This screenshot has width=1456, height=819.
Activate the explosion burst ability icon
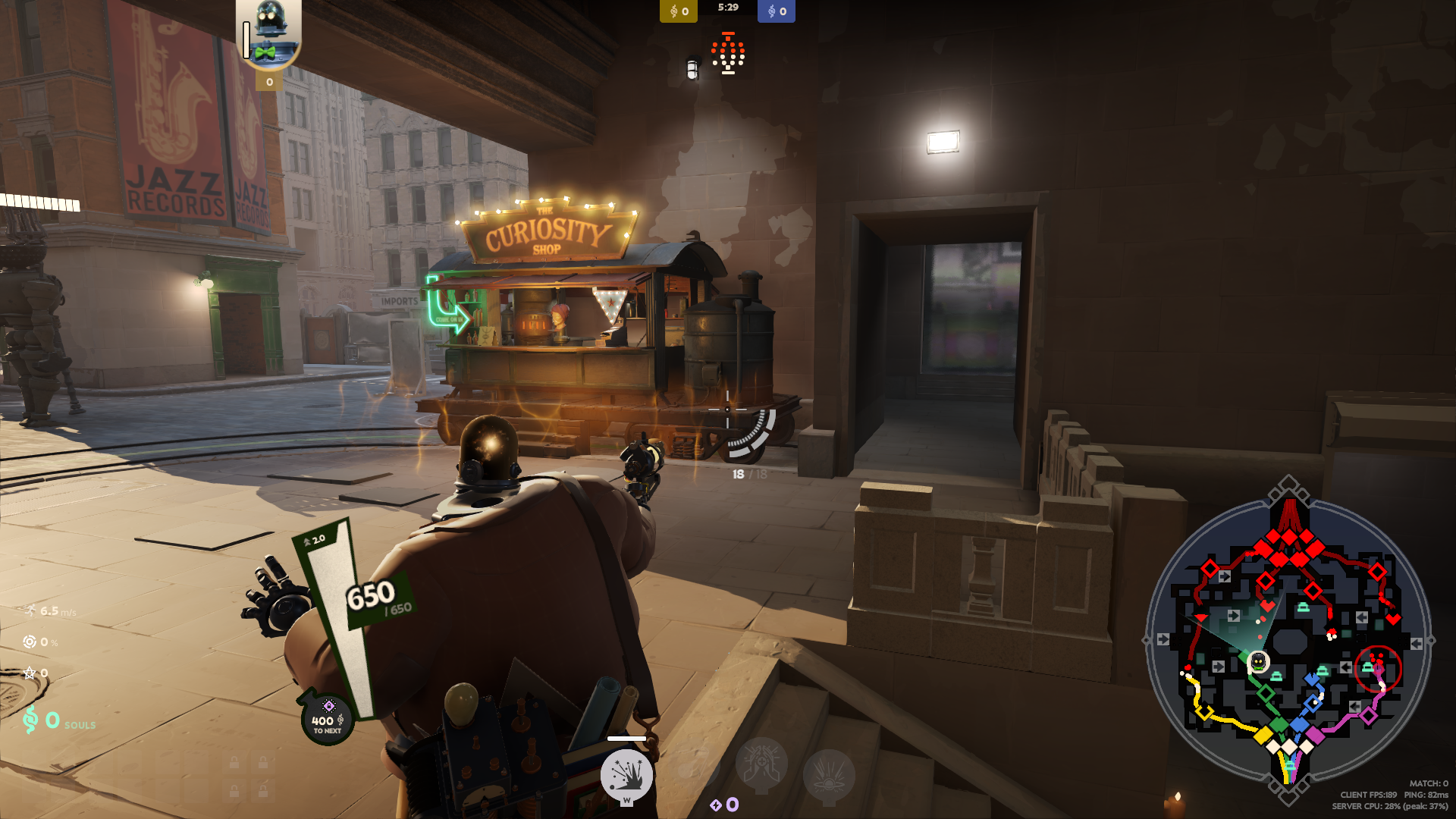(626, 775)
